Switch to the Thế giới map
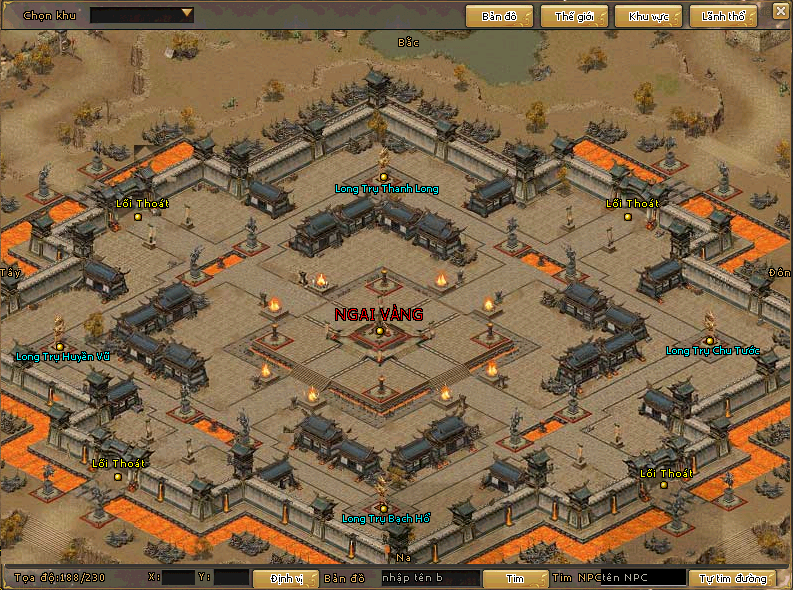793x590 pixels. coord(573,16)
